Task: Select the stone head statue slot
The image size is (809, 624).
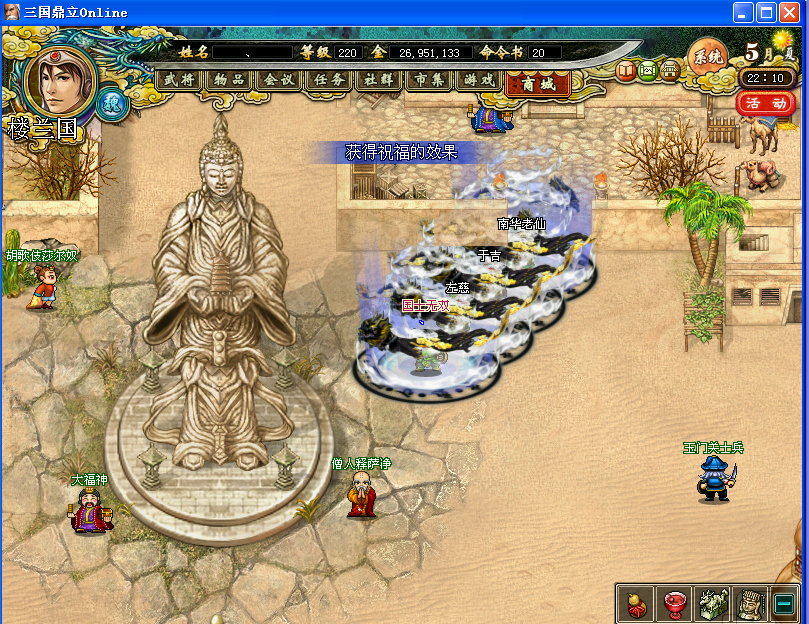Action: (x=750, y=603)
